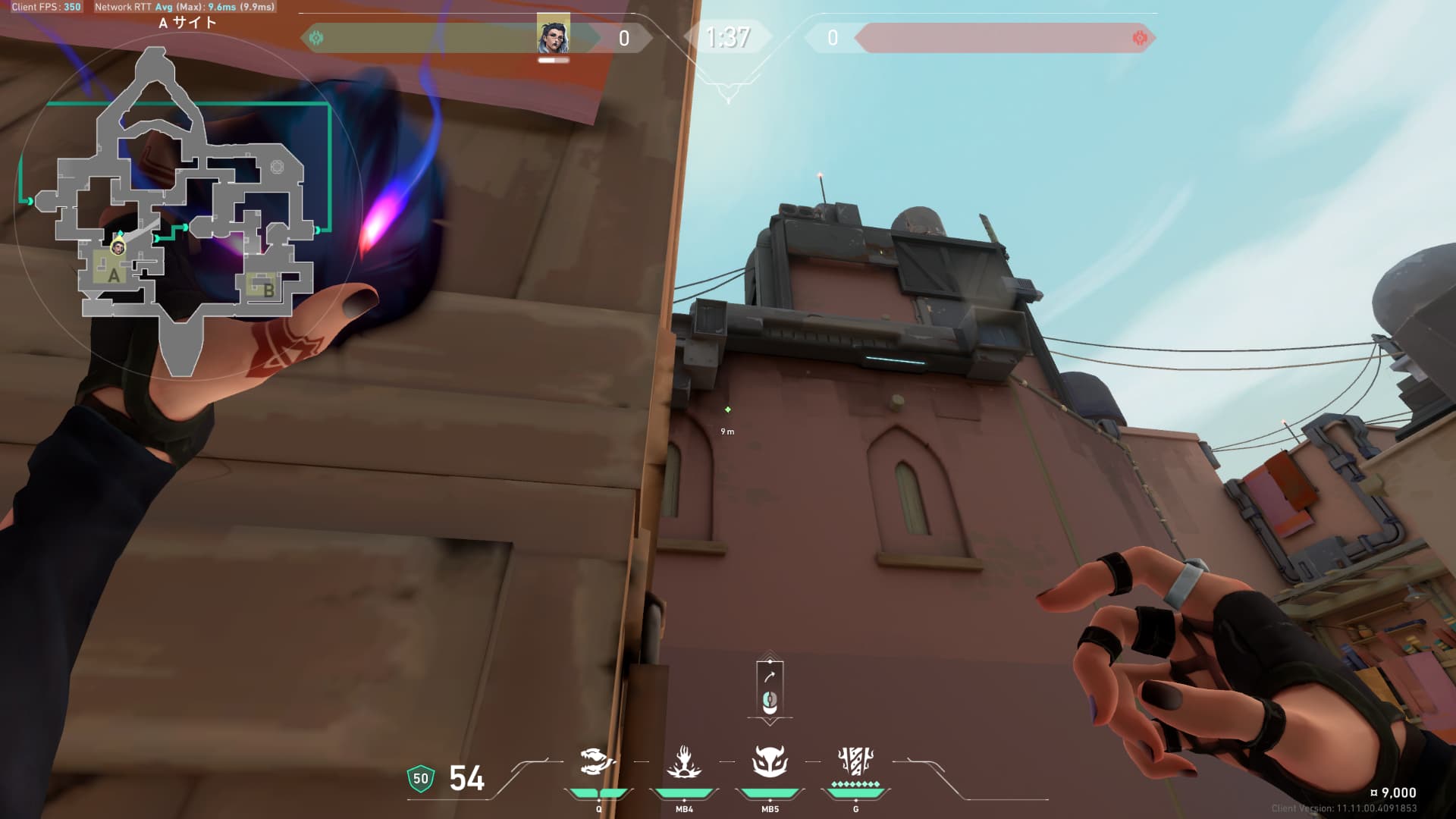
Task: Activate the Prowler beast-head ability icon
Action: [x=597, y=761]
